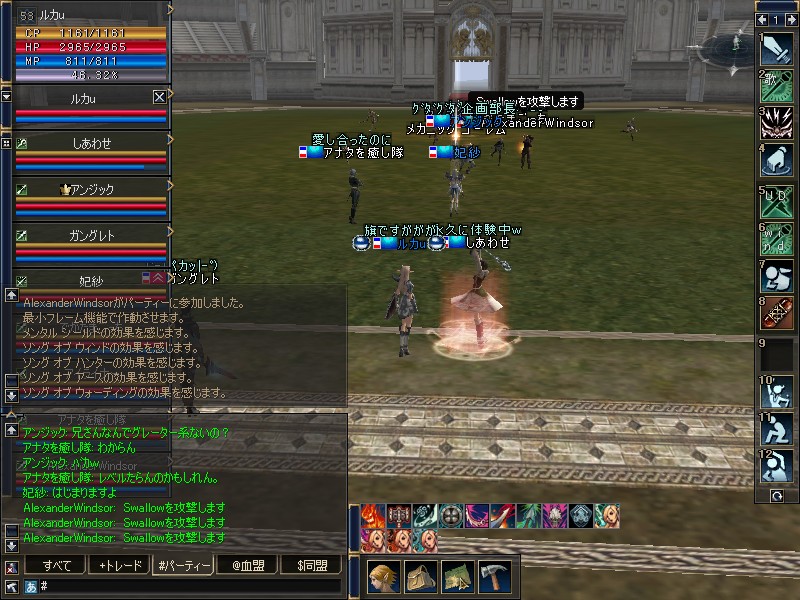Select party member アンジック

91,188
